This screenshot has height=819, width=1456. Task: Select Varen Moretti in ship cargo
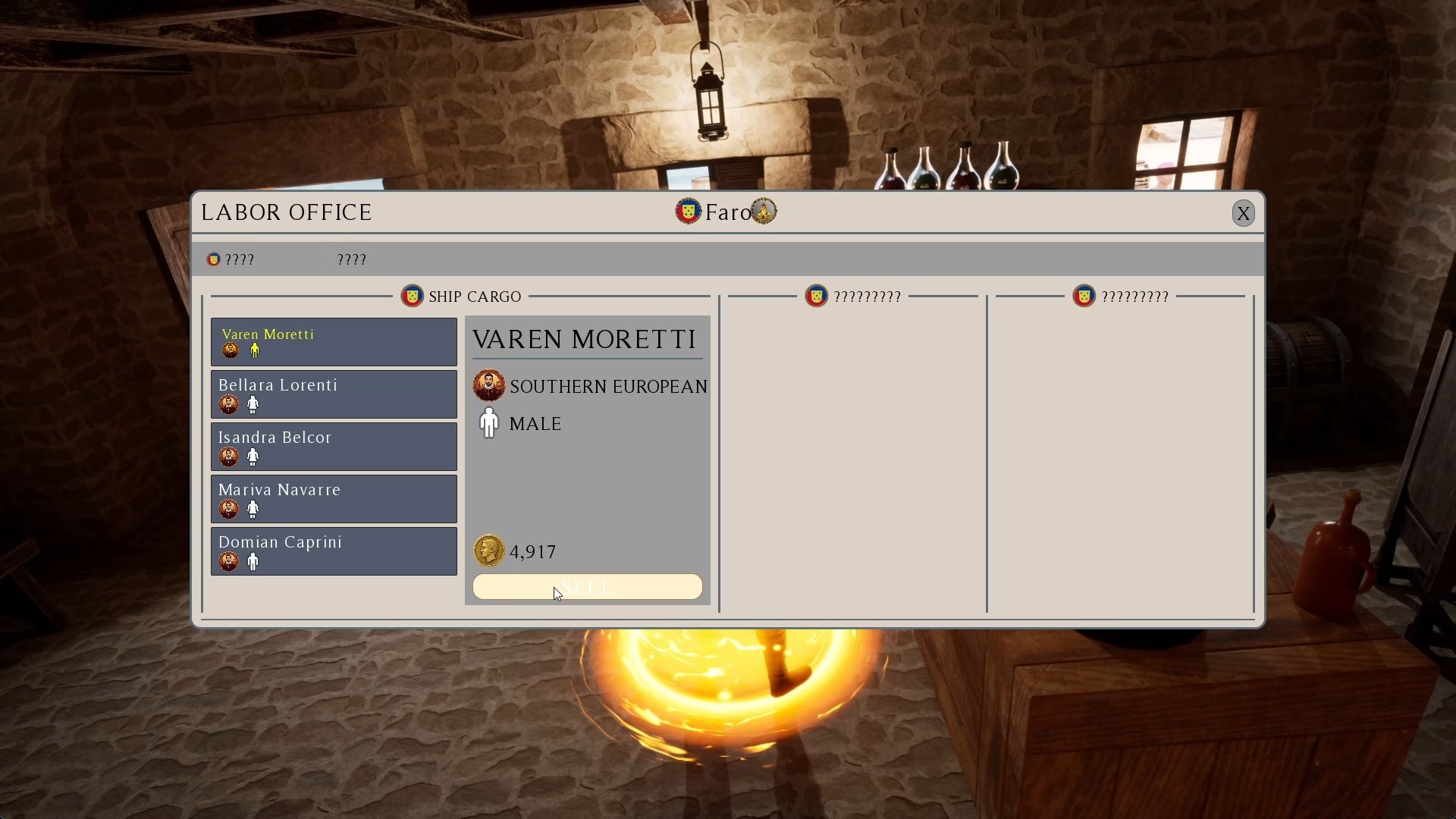334,342
